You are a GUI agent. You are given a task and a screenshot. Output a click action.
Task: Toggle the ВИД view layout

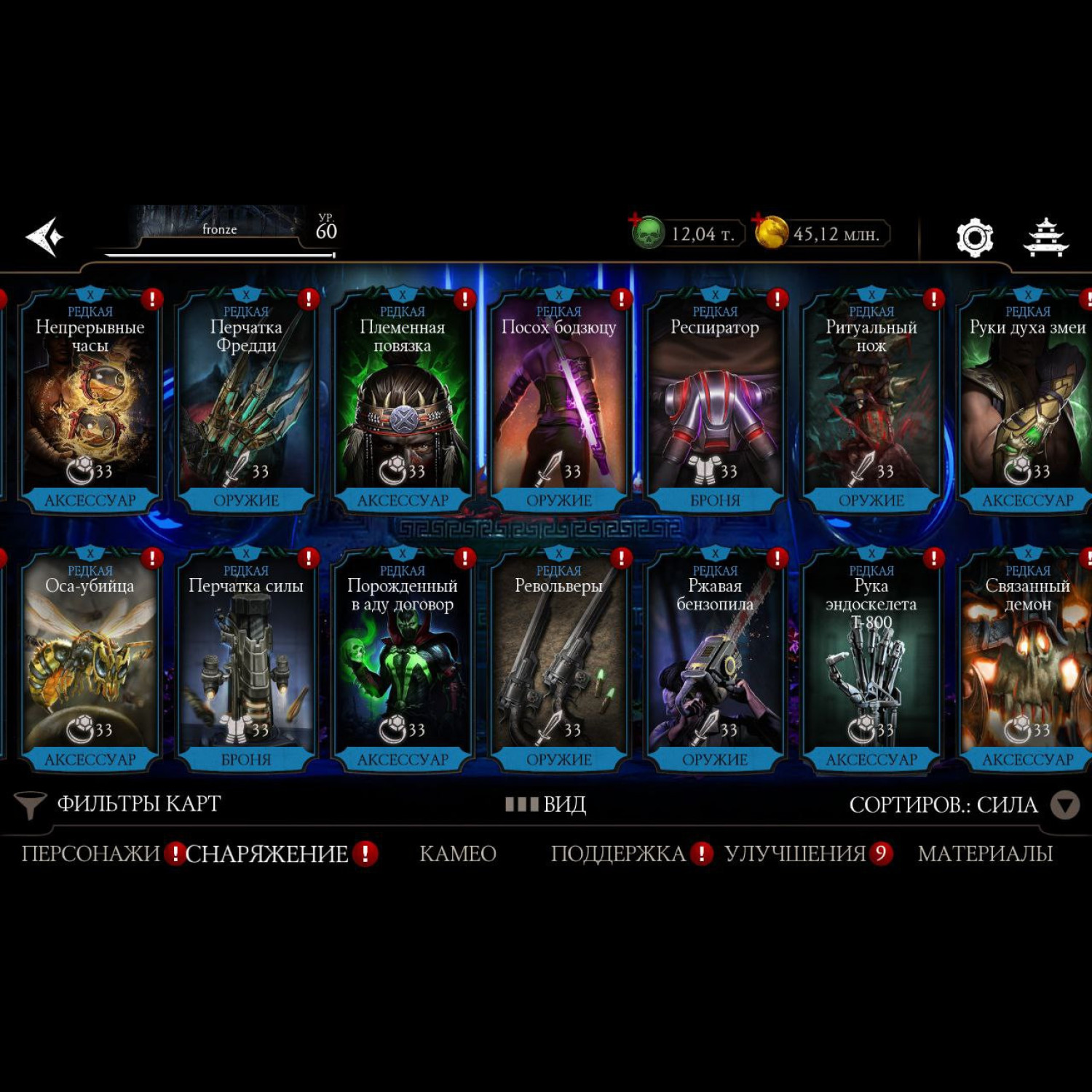pos(546,804)
